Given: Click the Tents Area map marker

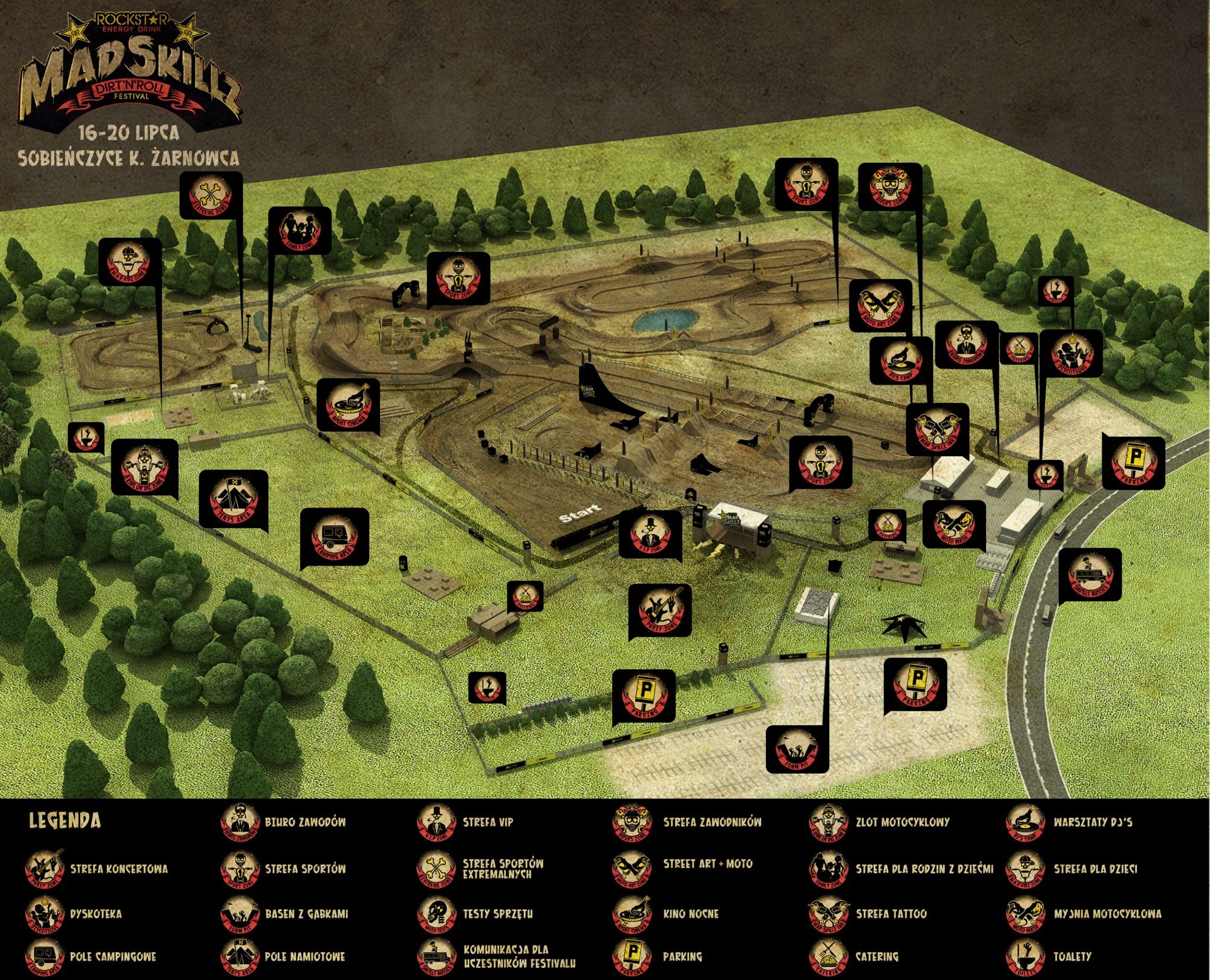Looking at the screenshot, I should tap(234, 500).
